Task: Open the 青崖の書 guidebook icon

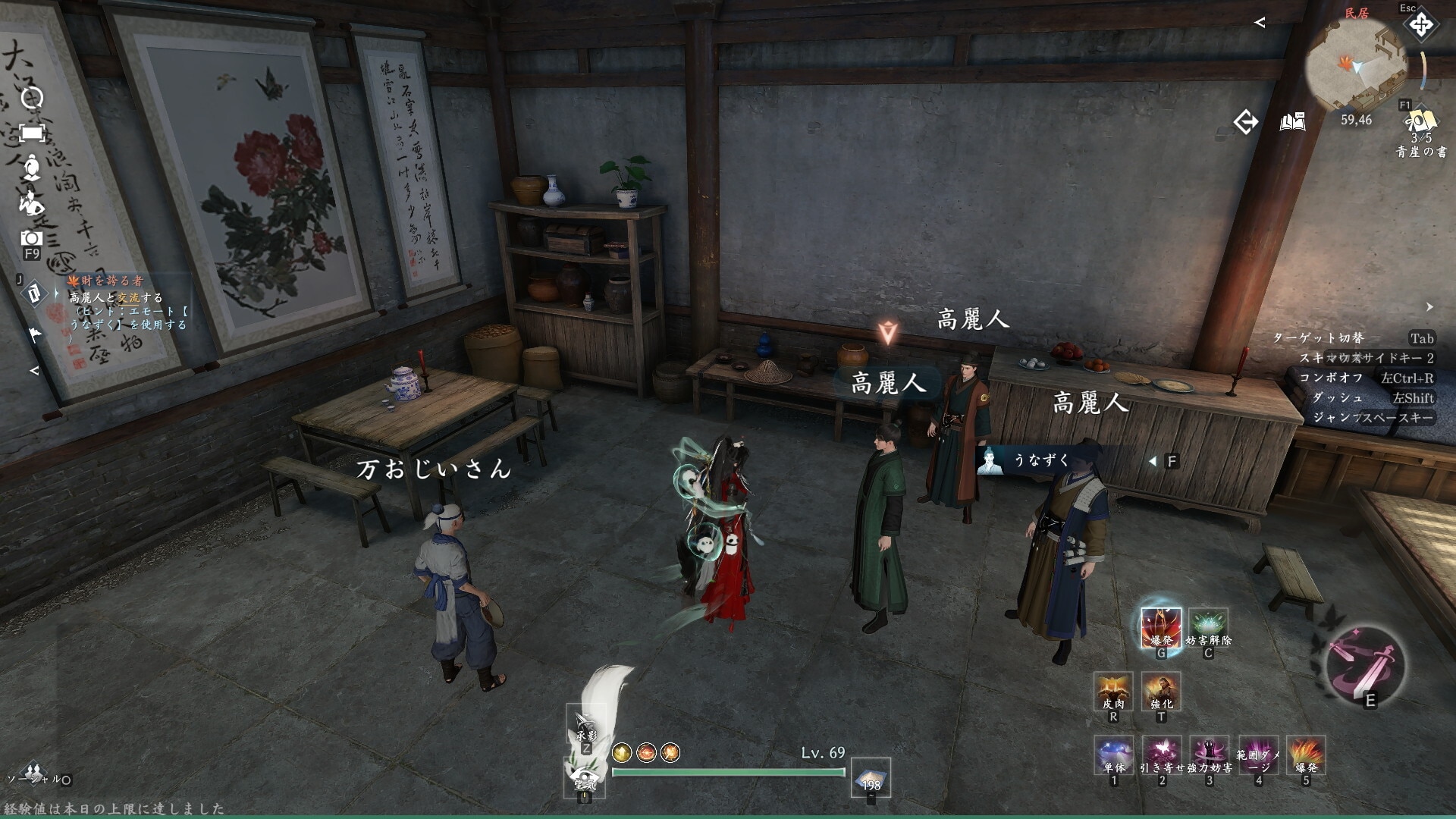Action: 1420,122
